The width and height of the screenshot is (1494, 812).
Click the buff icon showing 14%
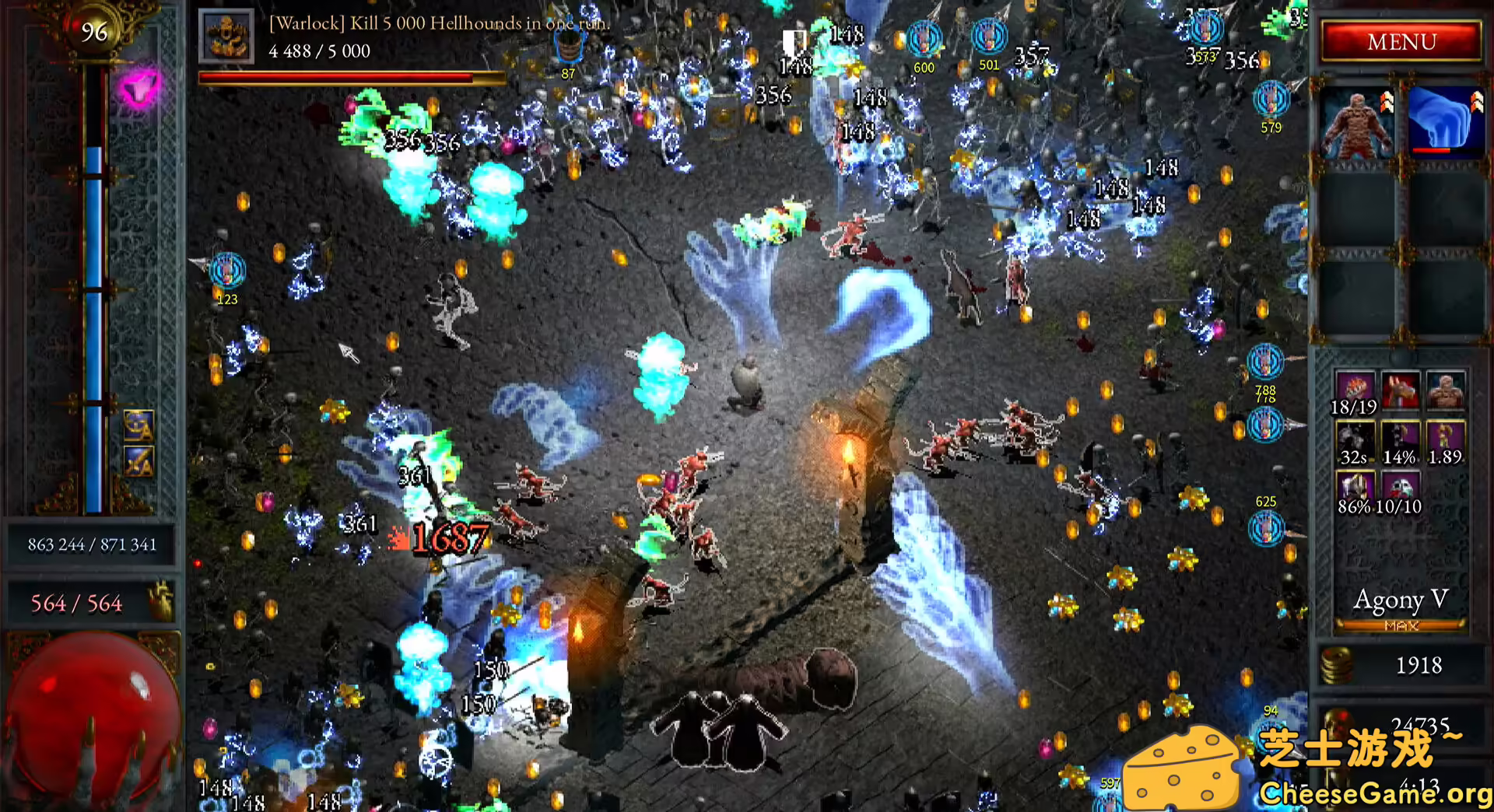[x=1399, y=436]
